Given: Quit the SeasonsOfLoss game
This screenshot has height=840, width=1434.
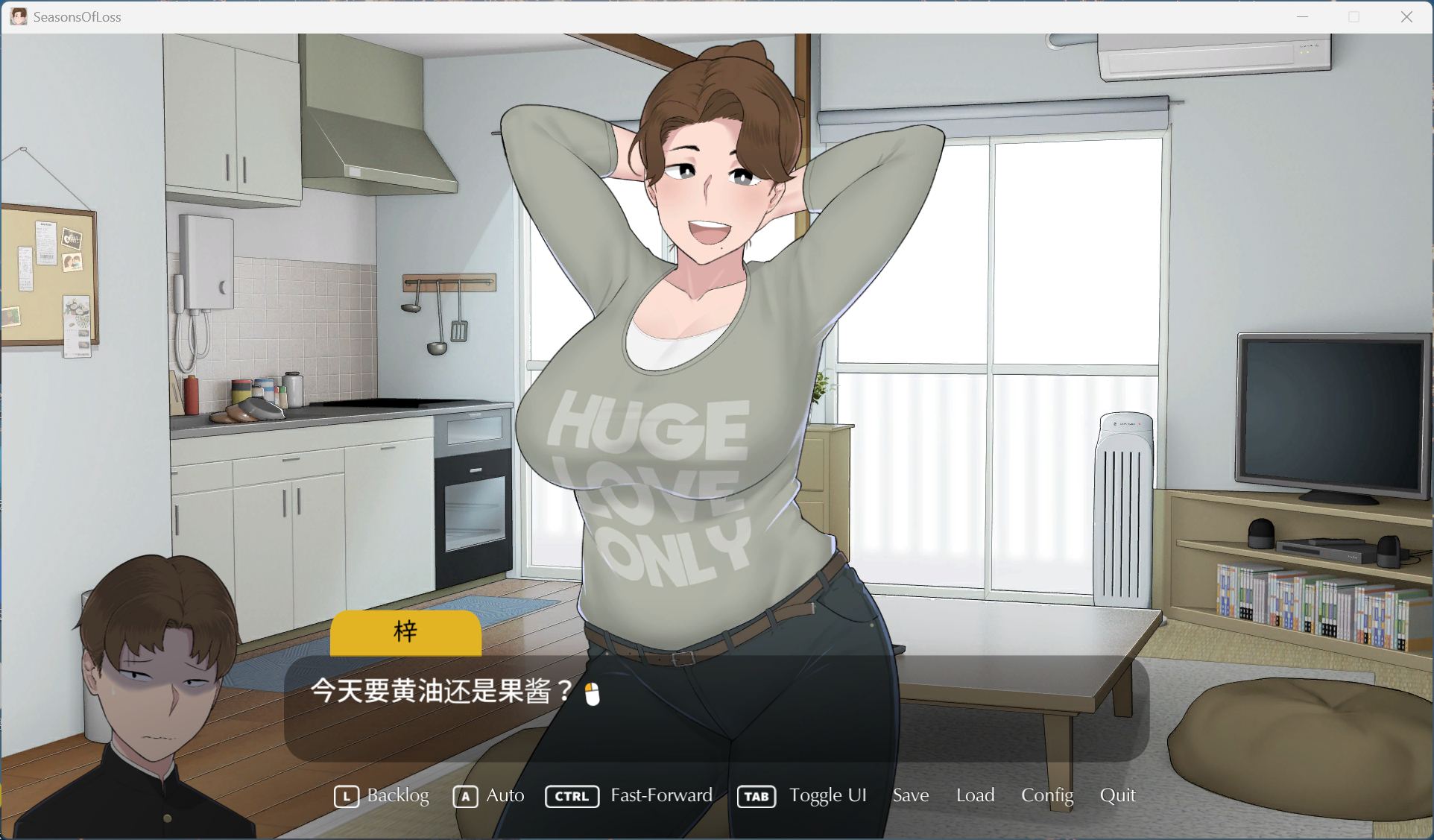Looking at the screenshot, I should (1118, 796).
